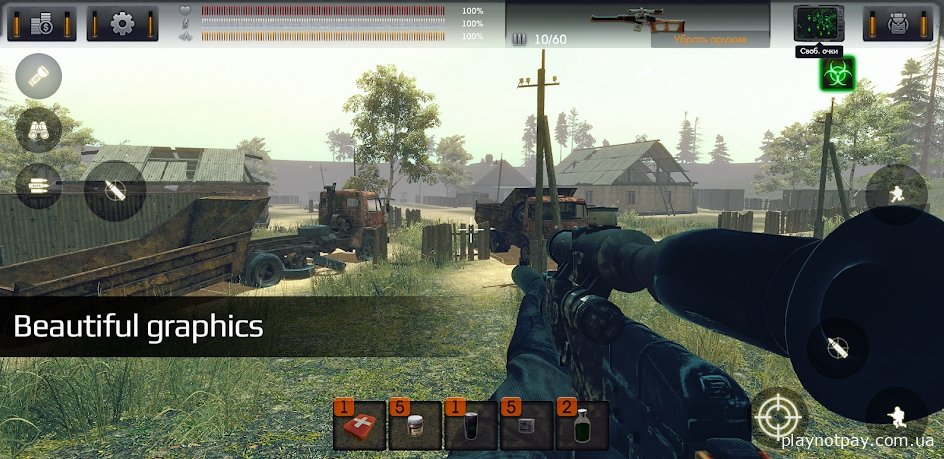This screenshot has height=459, width=944.
Task: Aim with the crosshair scope button
Action: click(x=780, y=414)
